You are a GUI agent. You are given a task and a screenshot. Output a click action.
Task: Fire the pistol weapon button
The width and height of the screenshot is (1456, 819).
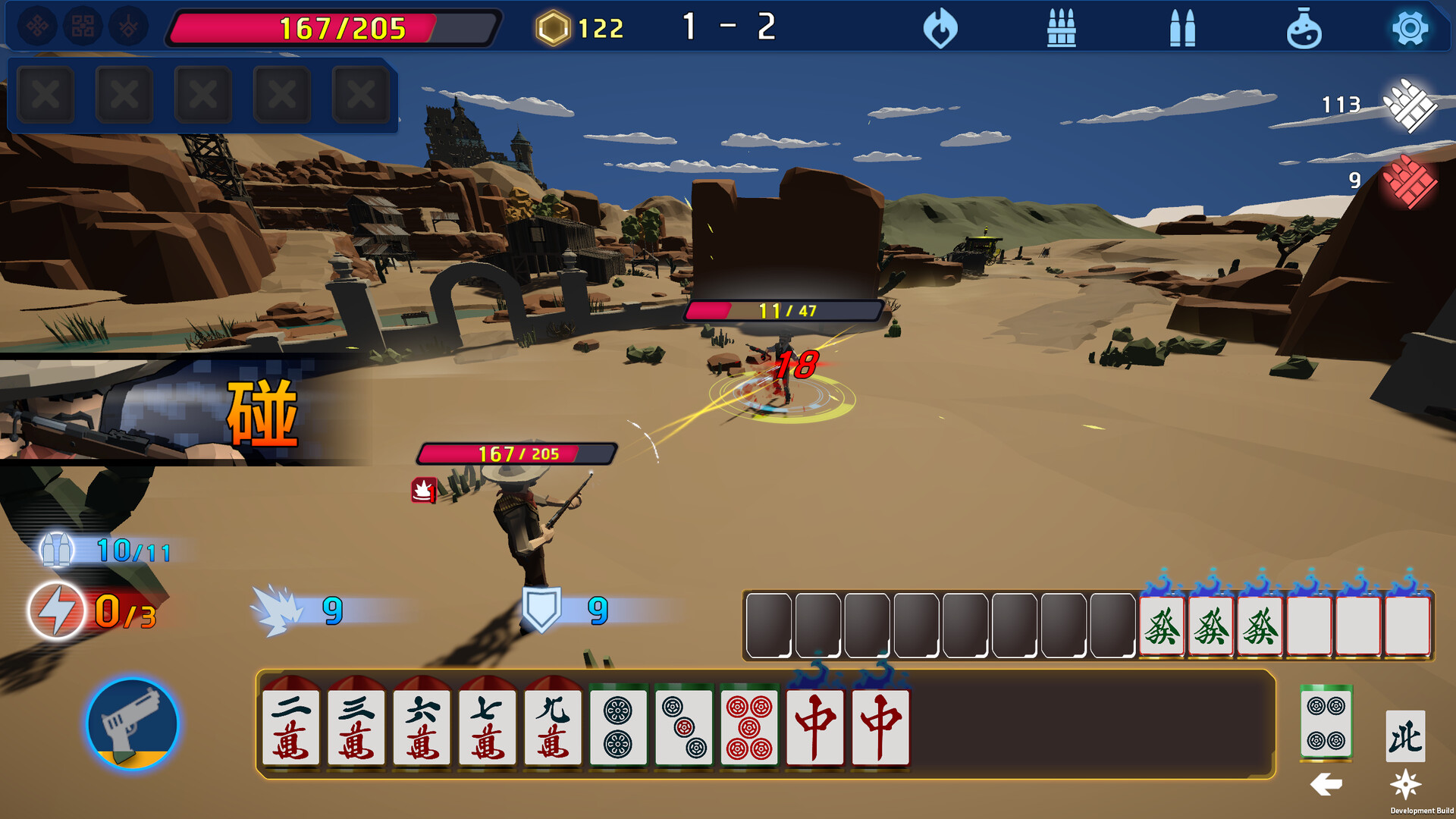point(133,724)
